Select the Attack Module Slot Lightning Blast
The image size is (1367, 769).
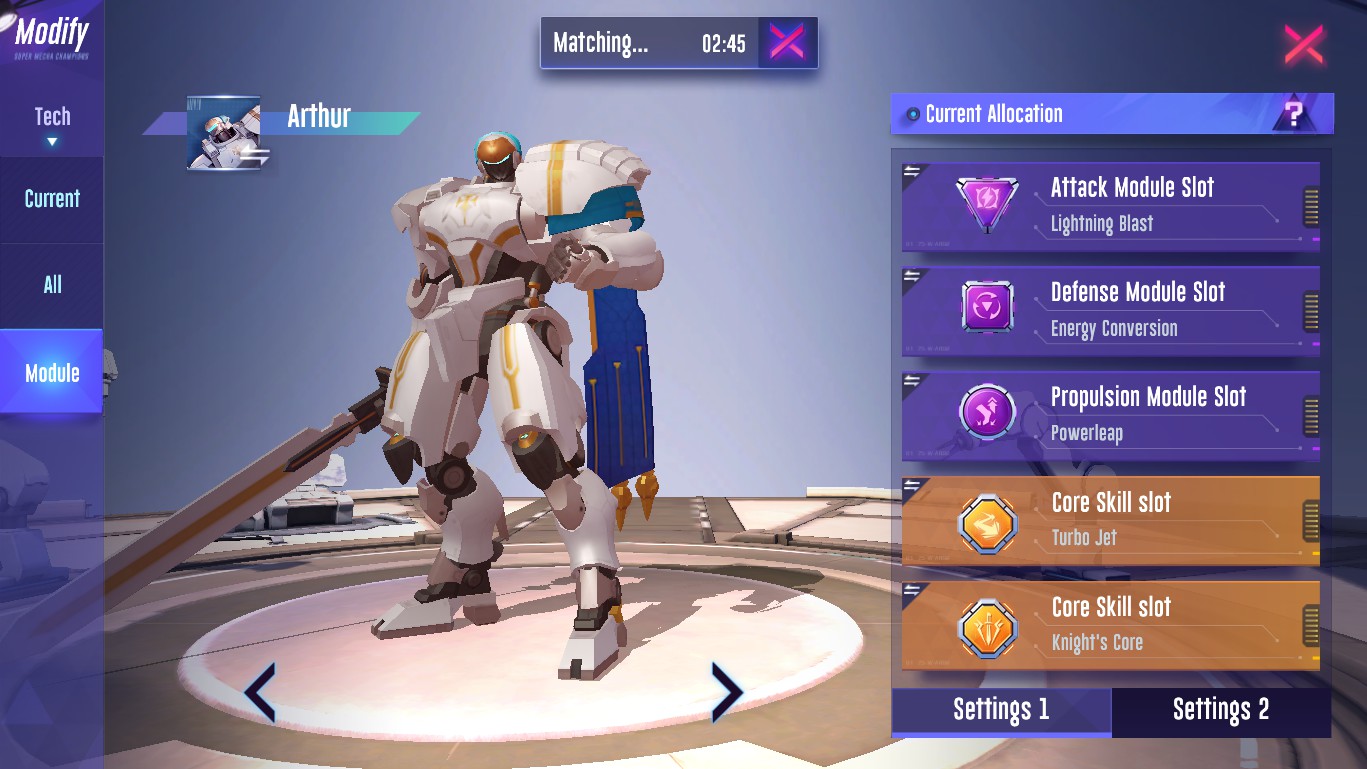coord(1110,205)
